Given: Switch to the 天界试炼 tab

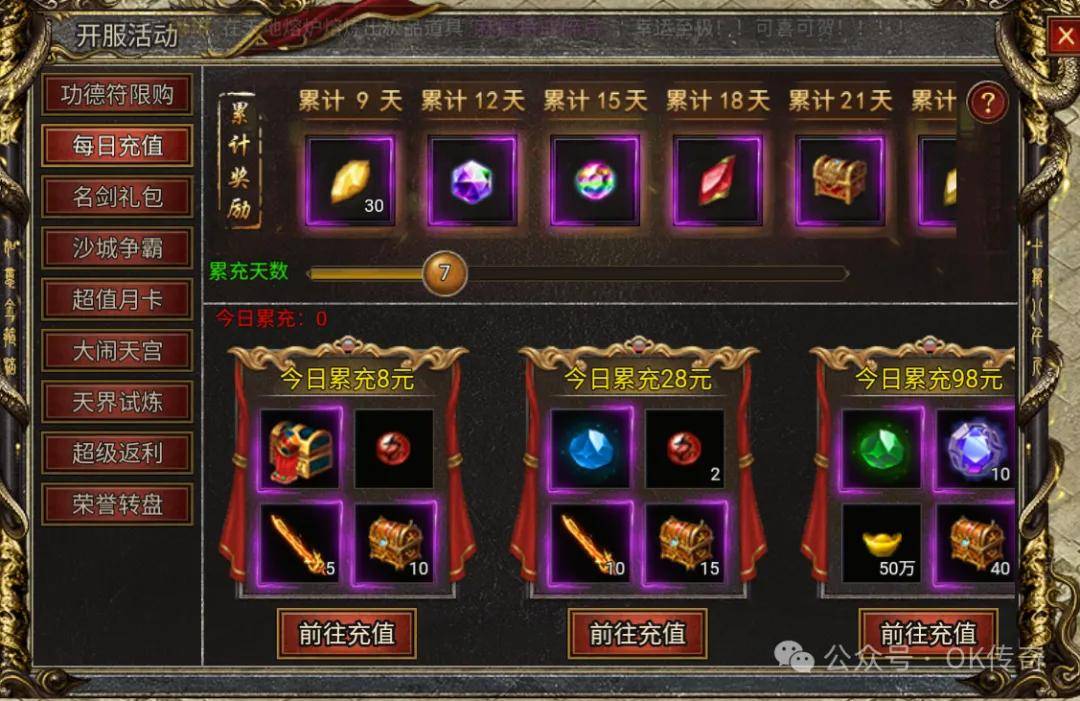Looking at the screenshot, I should 117,402.
